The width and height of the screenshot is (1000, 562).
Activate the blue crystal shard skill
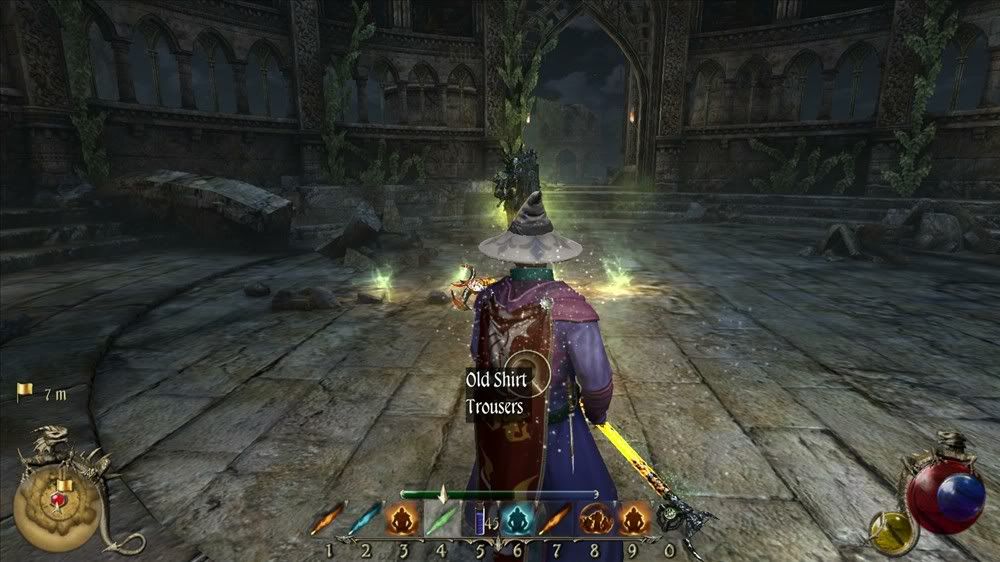click(366, 521)
